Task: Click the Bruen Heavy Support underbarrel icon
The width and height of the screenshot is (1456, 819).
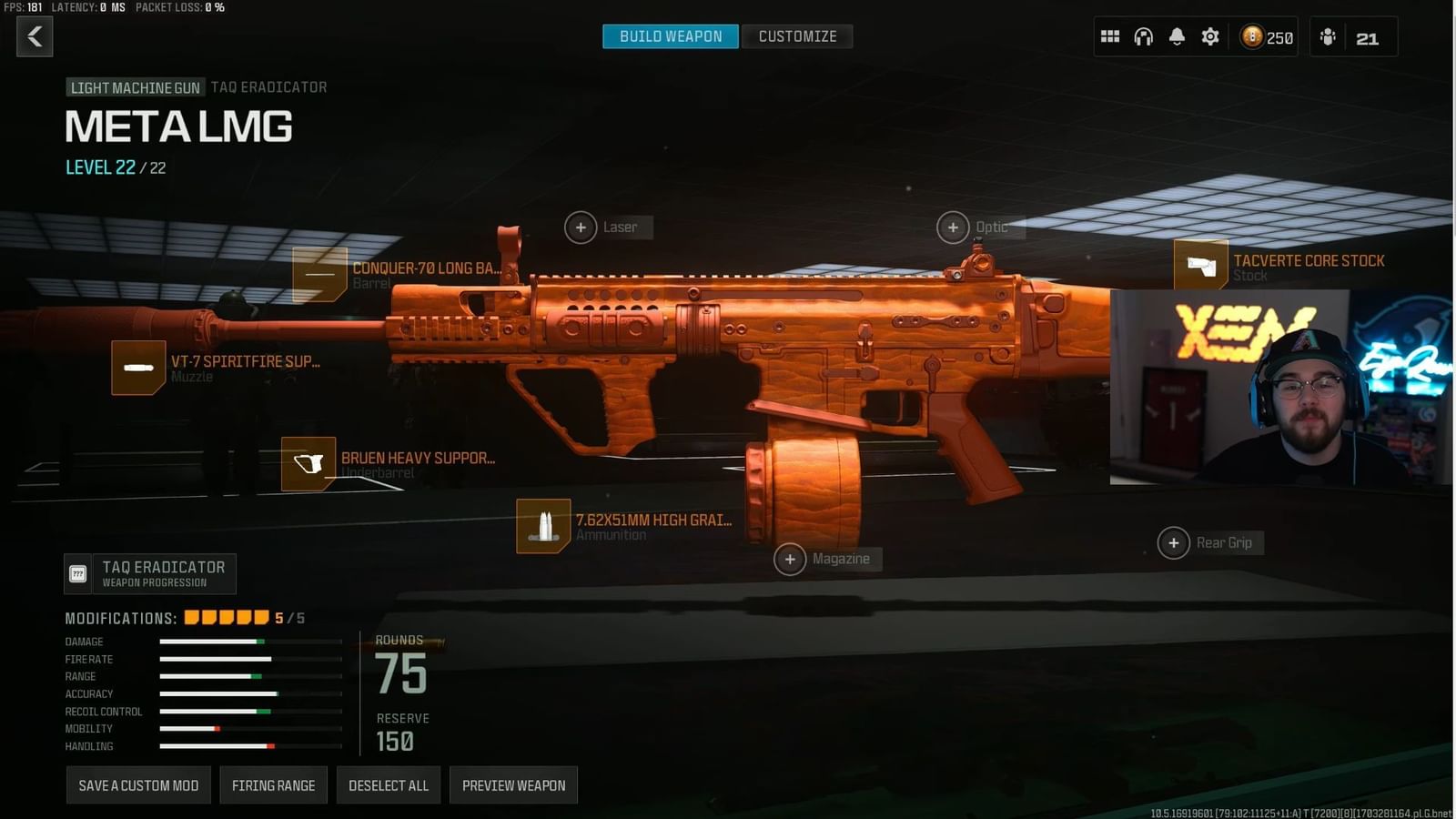Action: (x=309, y=464)
